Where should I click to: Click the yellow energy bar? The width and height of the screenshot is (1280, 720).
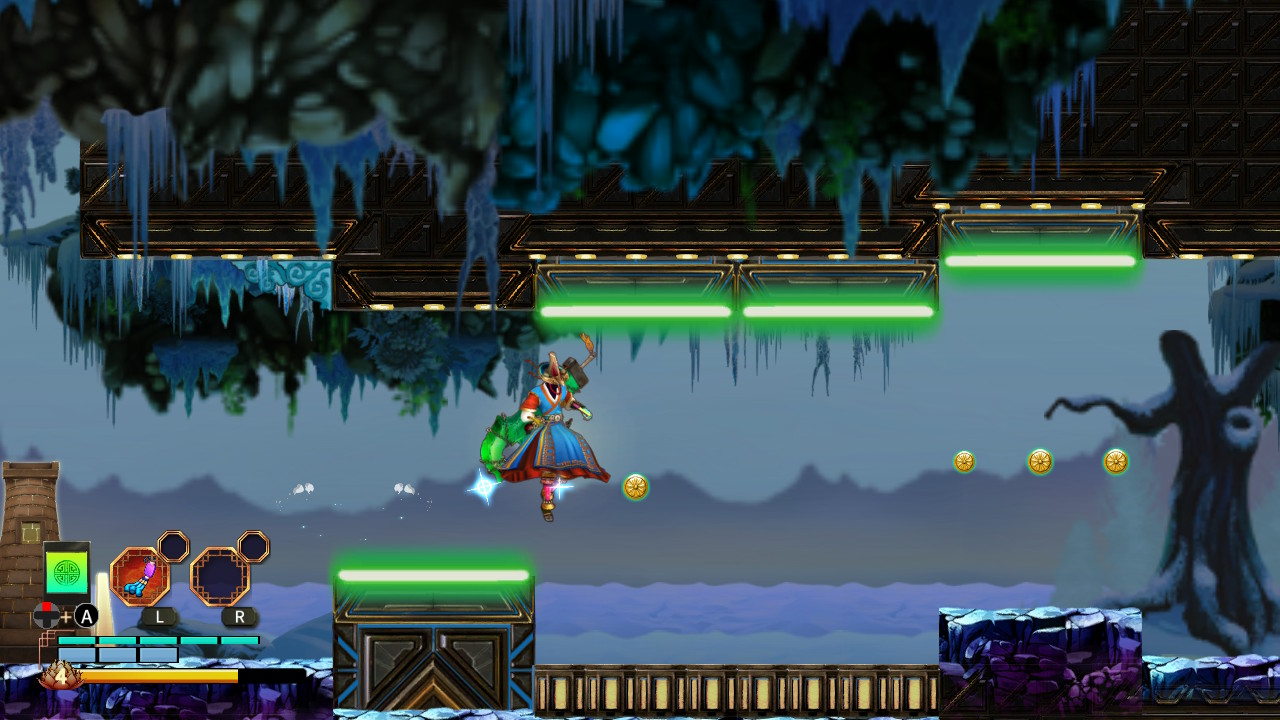160,676
